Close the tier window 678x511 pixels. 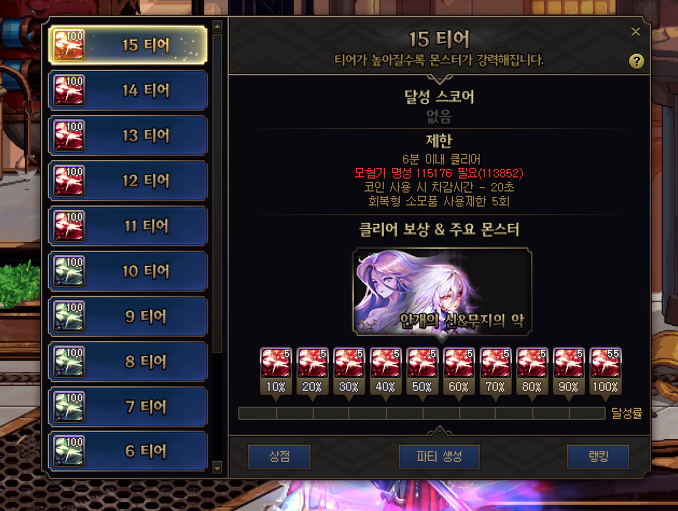(636, 32)
